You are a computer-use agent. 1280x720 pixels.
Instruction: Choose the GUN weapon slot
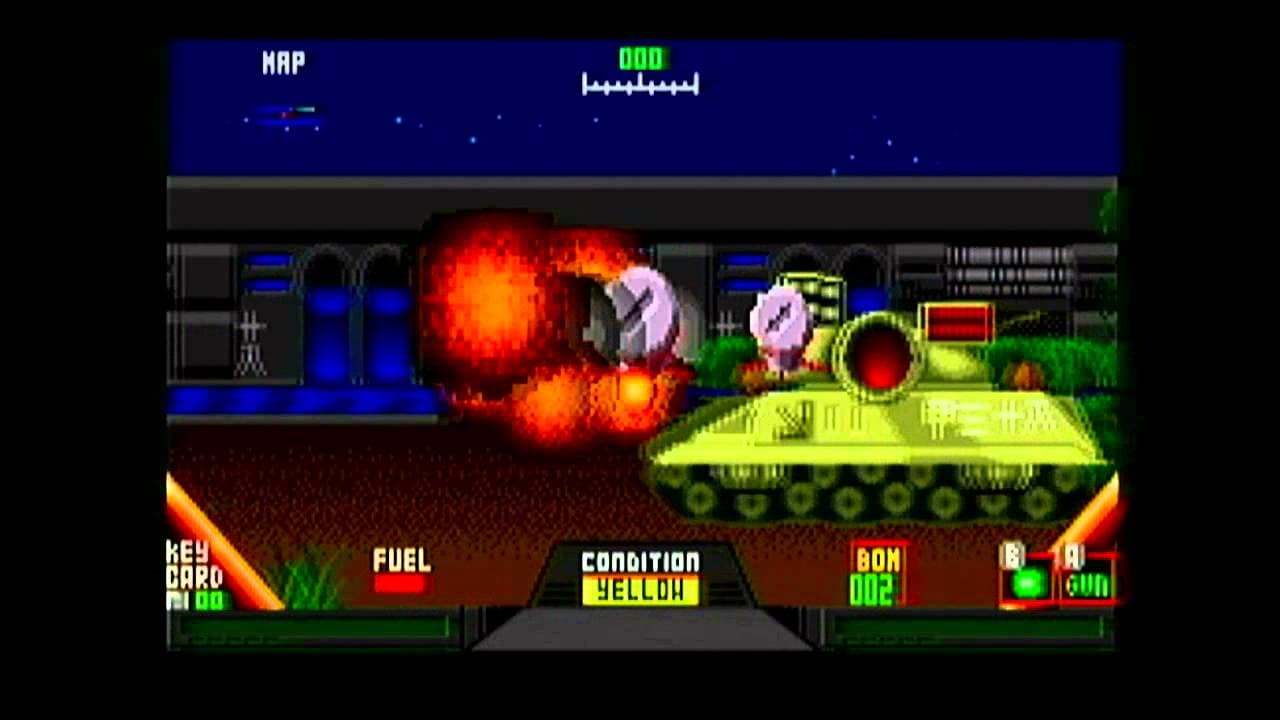[x=1087, y=583]
